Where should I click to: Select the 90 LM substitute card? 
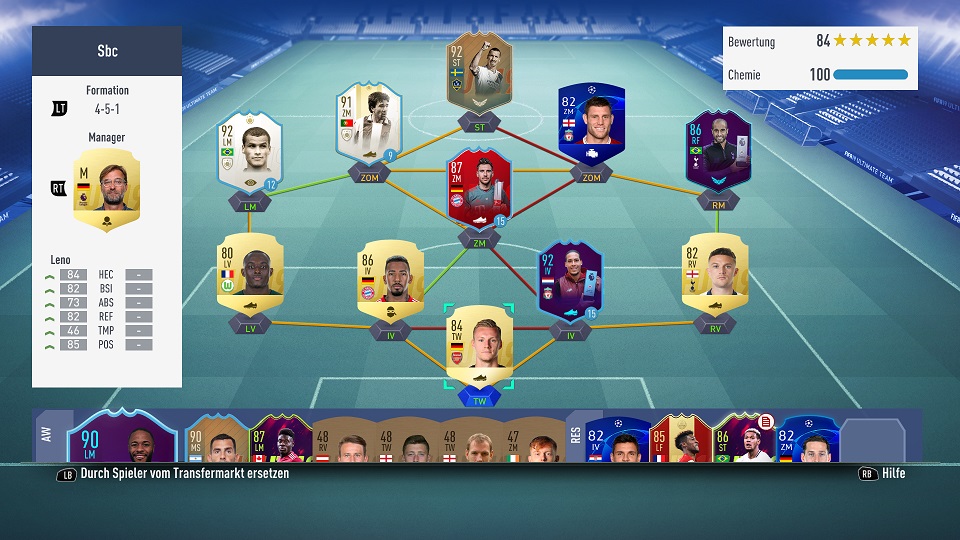121,436
